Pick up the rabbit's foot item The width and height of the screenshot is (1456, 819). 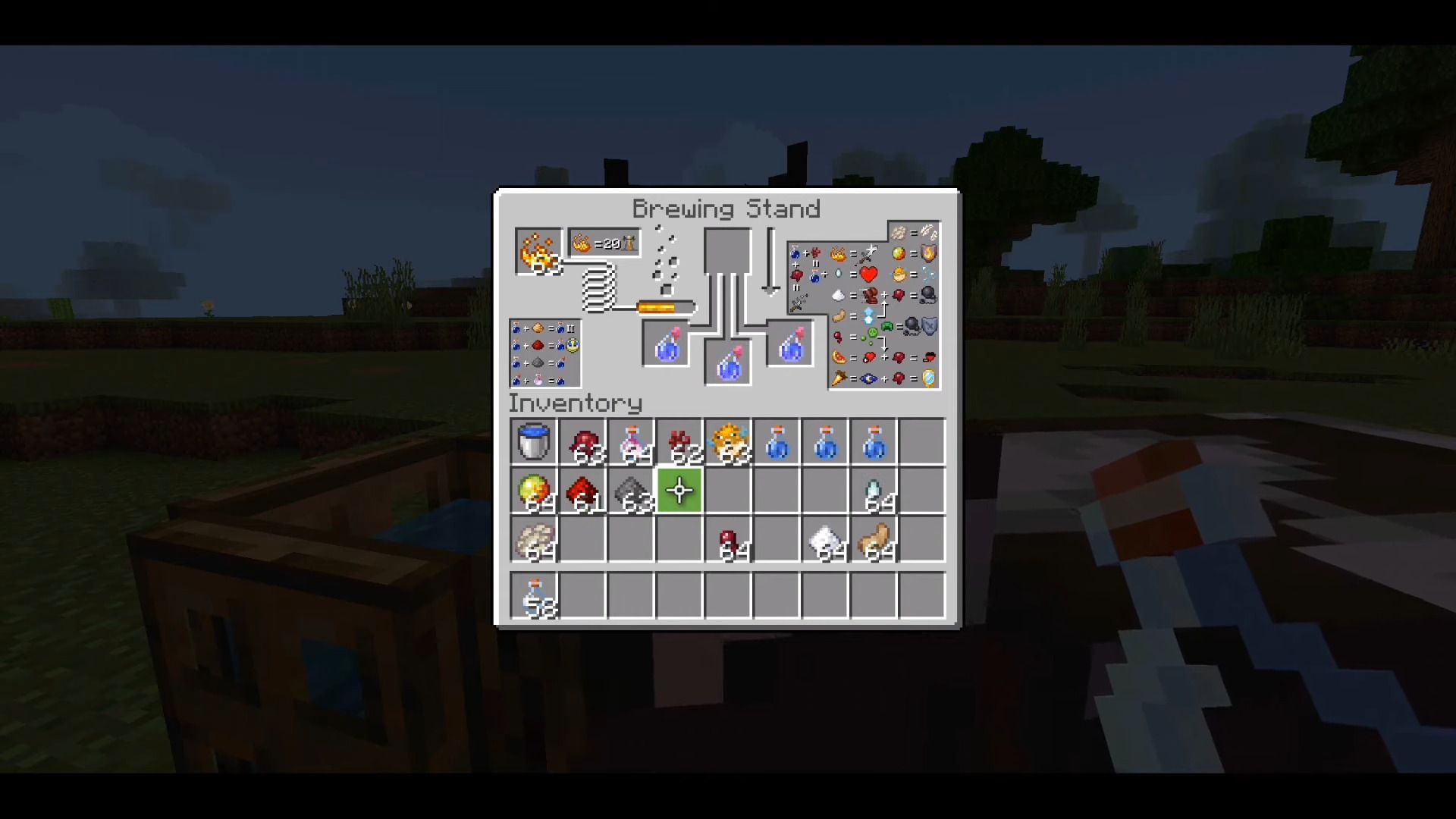tap(874, 539)
